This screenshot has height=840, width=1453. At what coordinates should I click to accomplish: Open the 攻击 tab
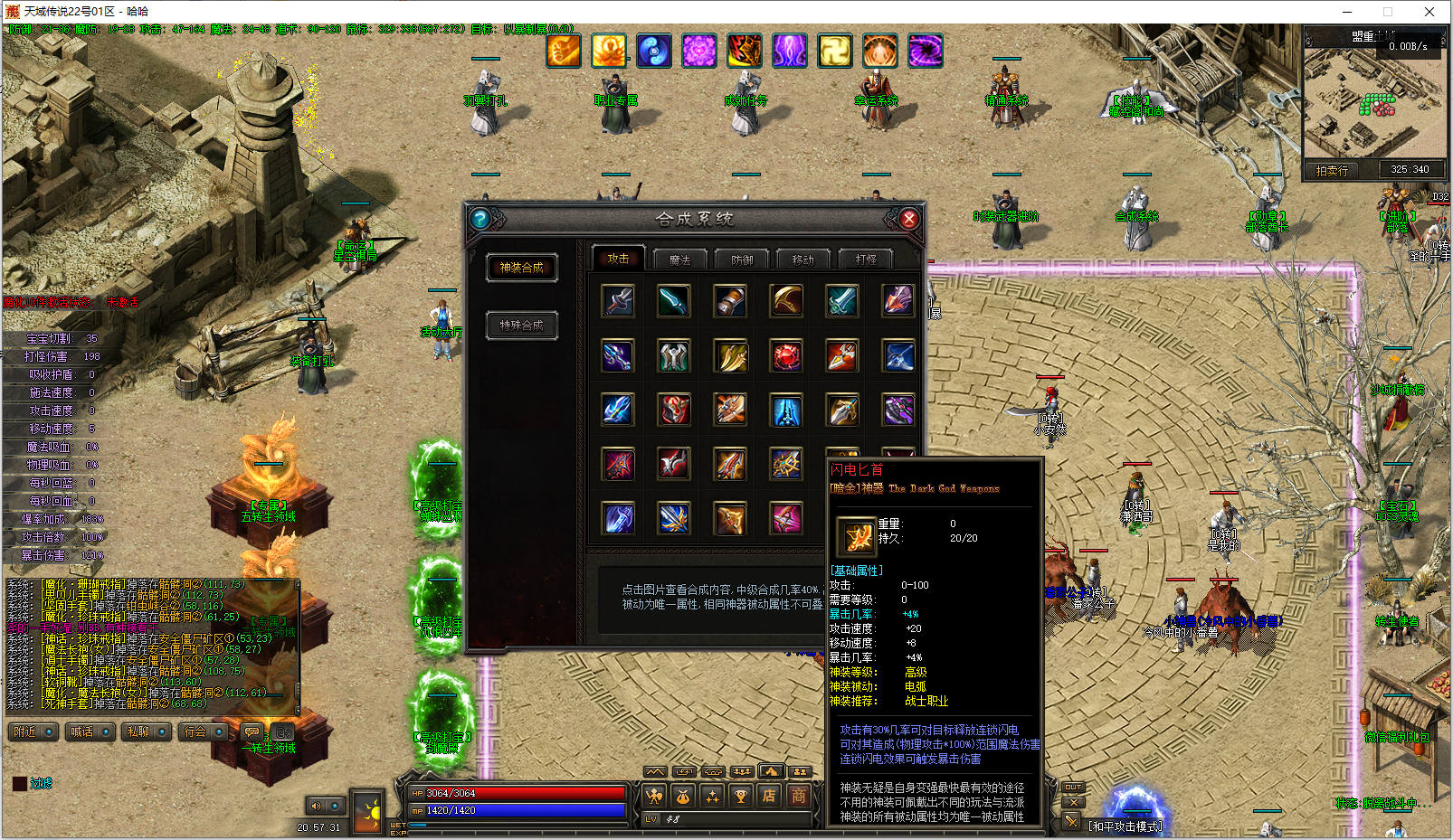[x=618, y=259]
